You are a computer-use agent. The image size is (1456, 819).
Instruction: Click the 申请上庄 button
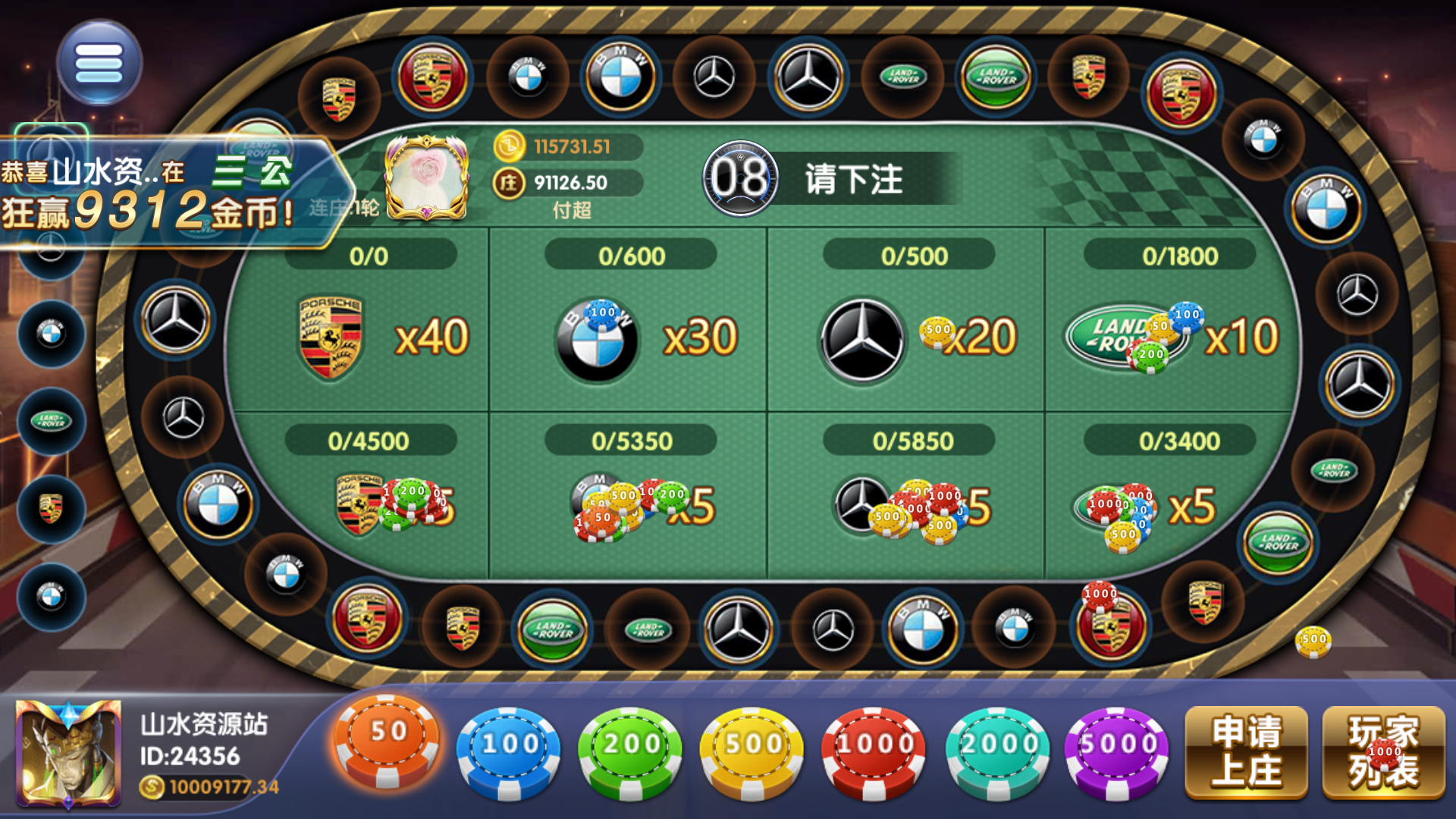1248,751
